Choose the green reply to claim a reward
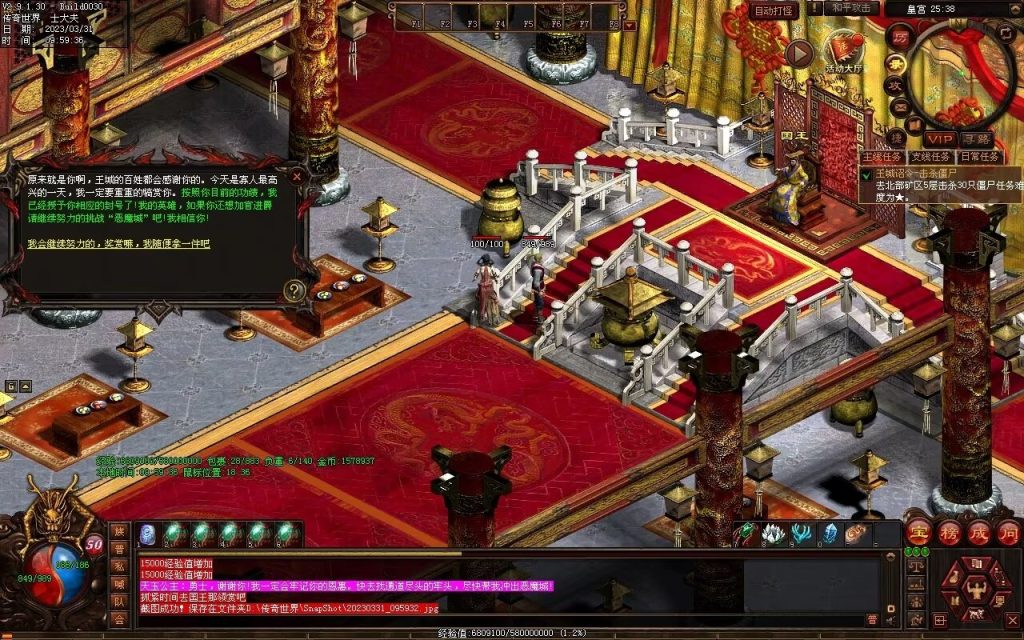Screen dimensions: 1024x640 119,244
